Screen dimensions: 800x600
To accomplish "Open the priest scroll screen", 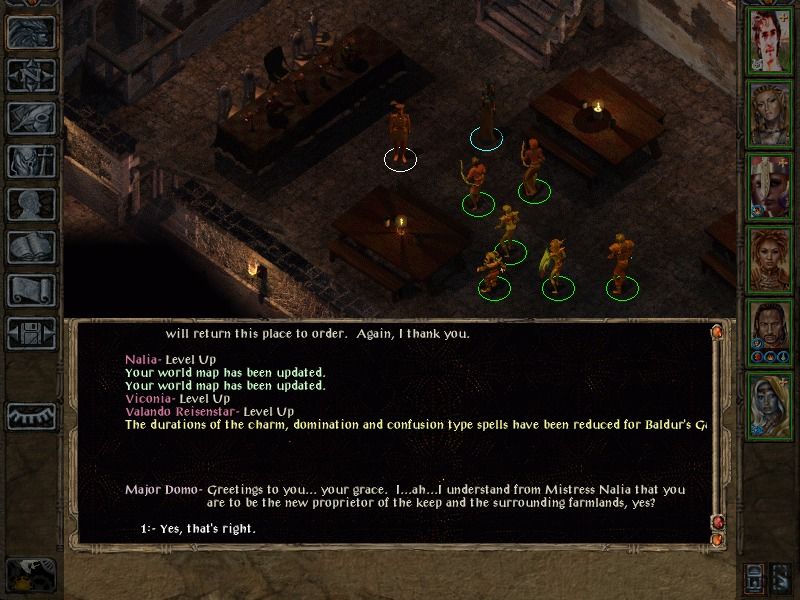I will point(31,290).
